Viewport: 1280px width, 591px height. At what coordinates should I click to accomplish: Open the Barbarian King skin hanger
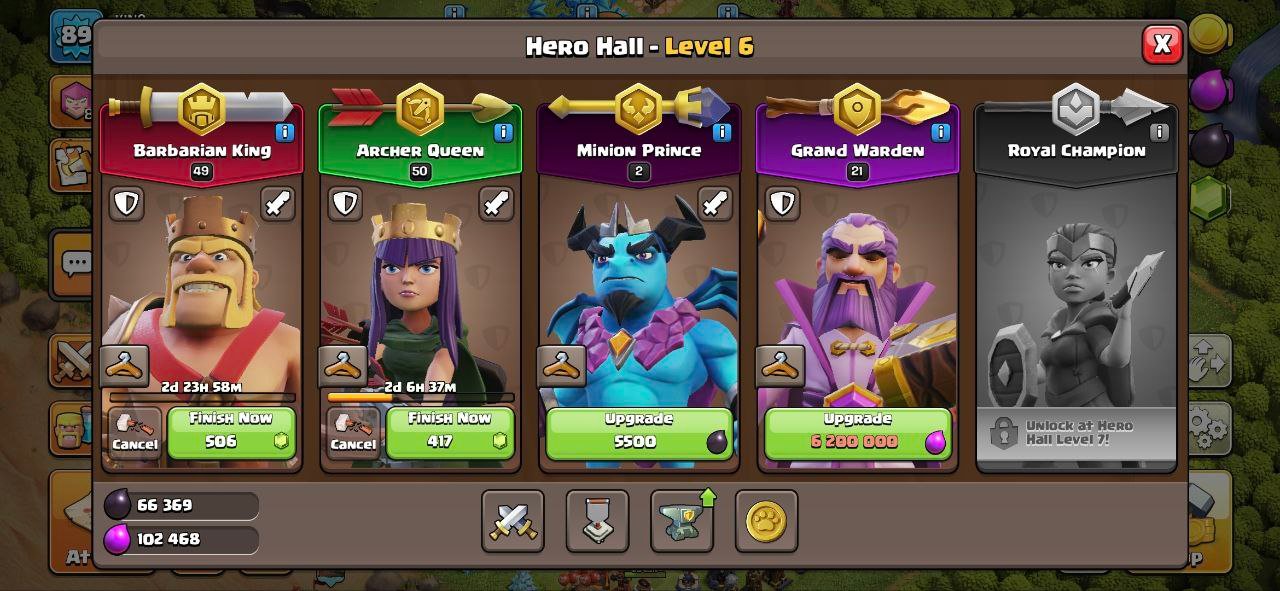[x=125, y=366]
